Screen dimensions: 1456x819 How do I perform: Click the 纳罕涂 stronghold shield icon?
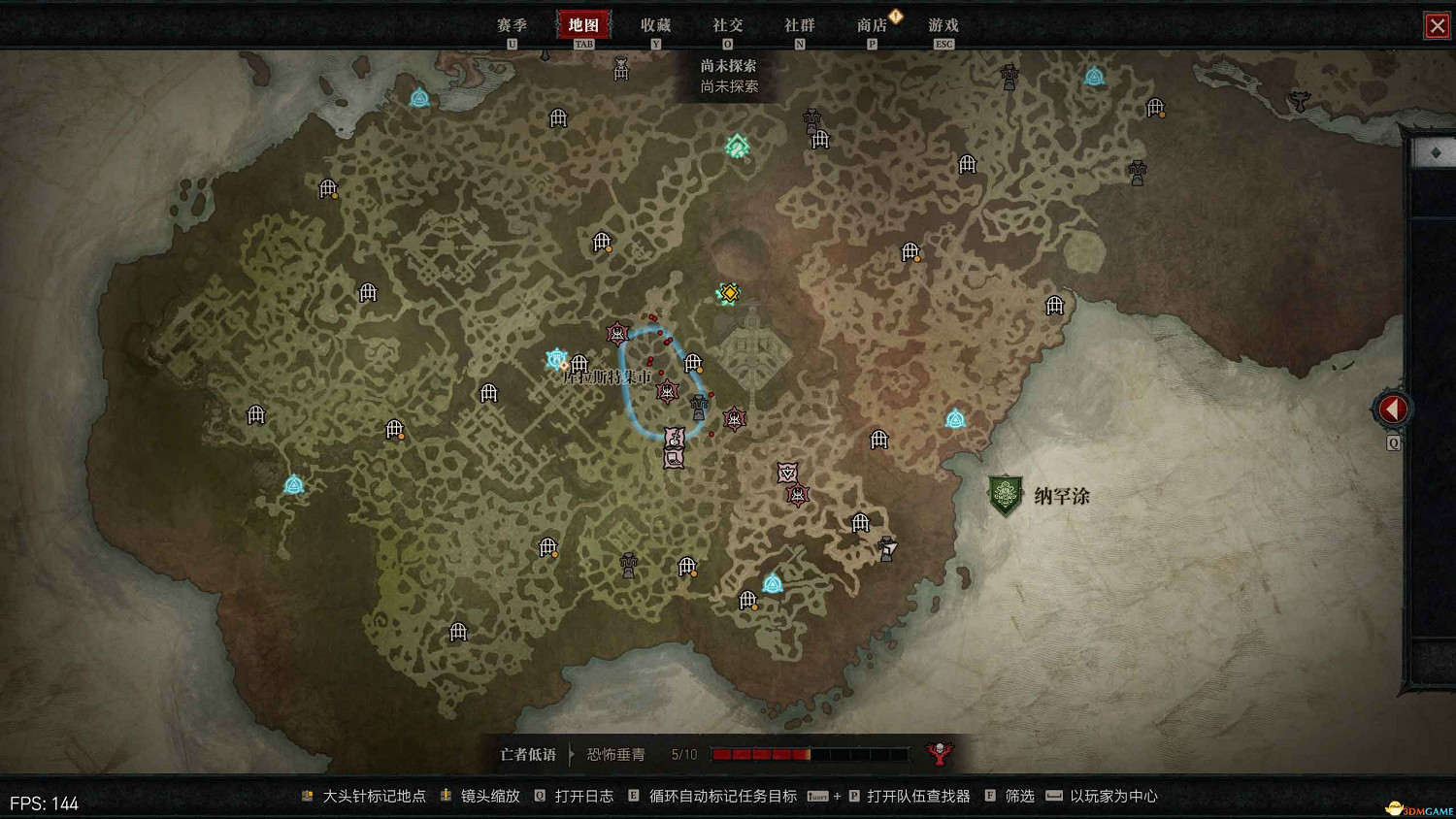[1004, 495]
